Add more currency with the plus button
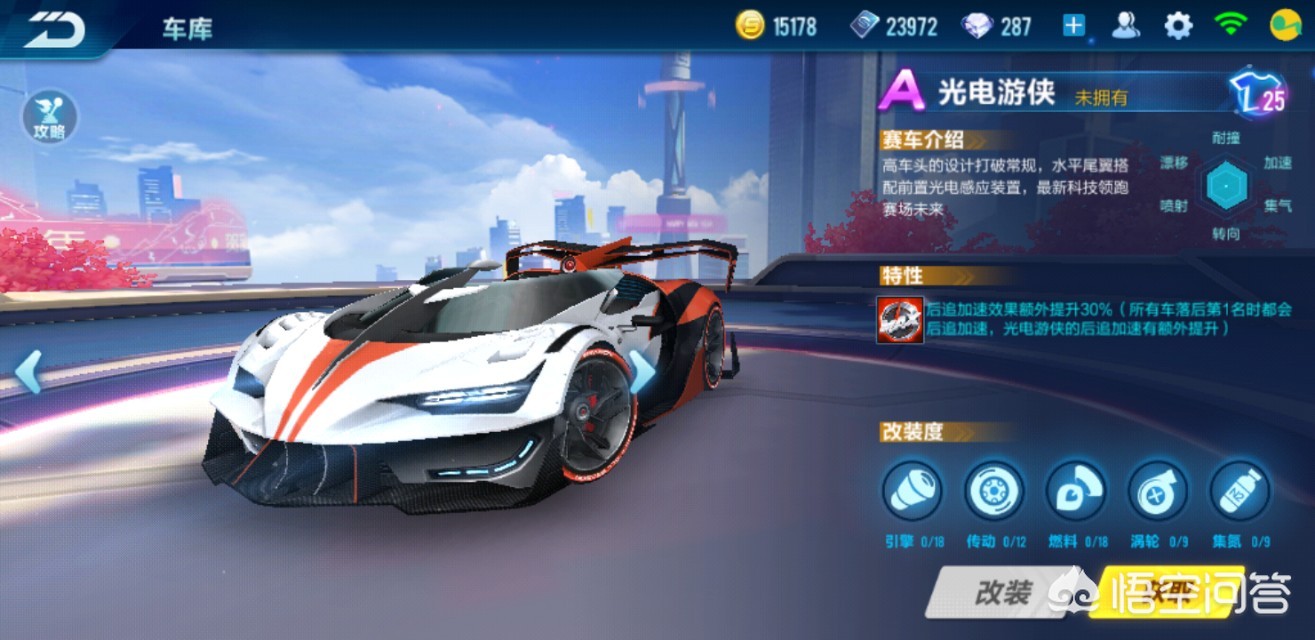This screenshot has height=640, width=1315. 1074,26
